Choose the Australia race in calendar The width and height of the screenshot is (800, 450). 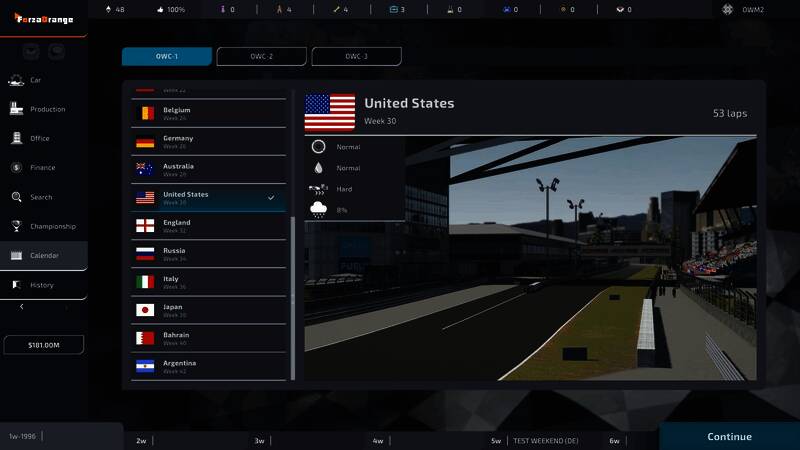click(x=208, y=169)
